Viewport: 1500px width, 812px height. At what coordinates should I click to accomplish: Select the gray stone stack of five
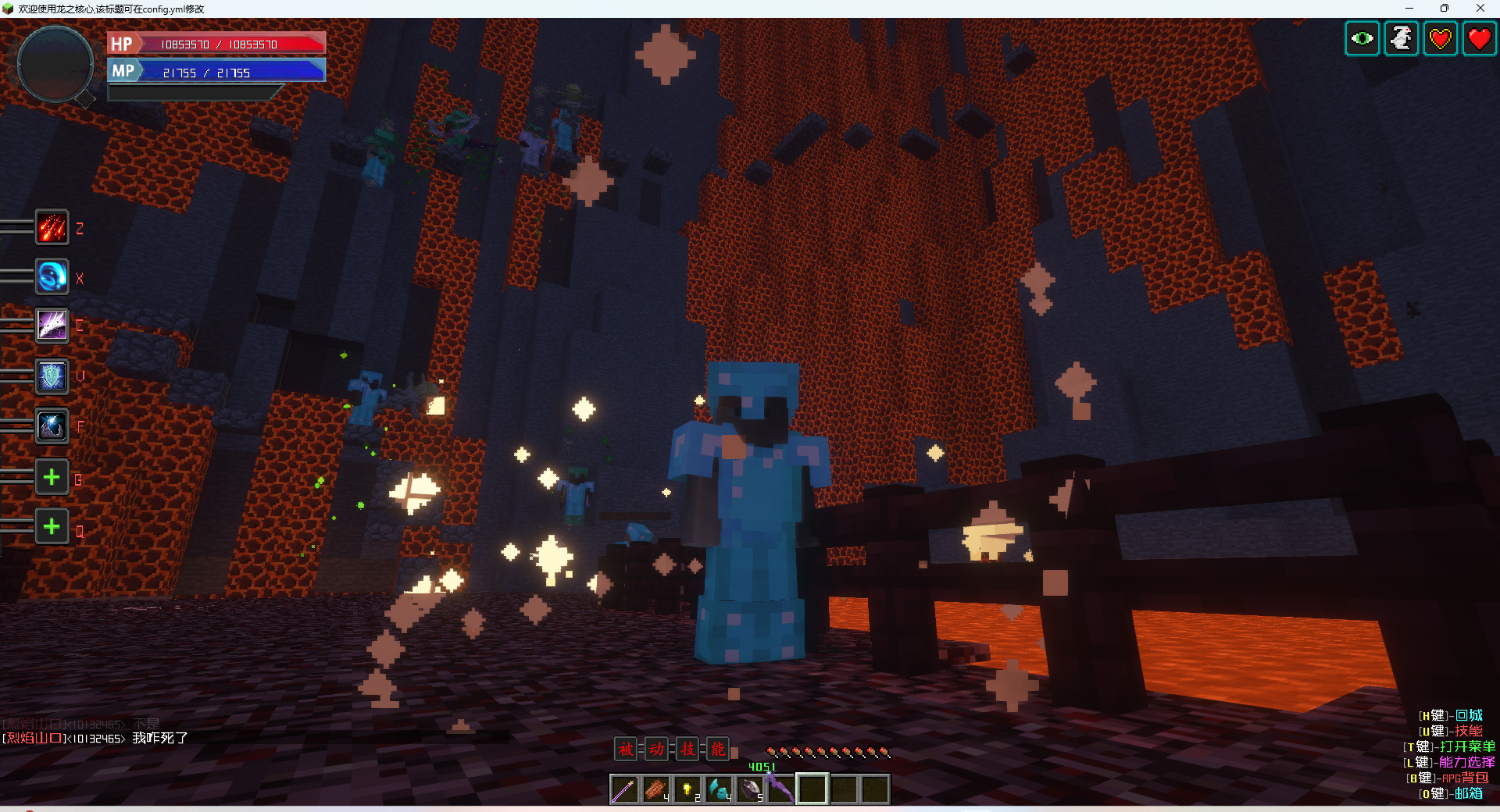pyautogui.click(x=749, y=789)
